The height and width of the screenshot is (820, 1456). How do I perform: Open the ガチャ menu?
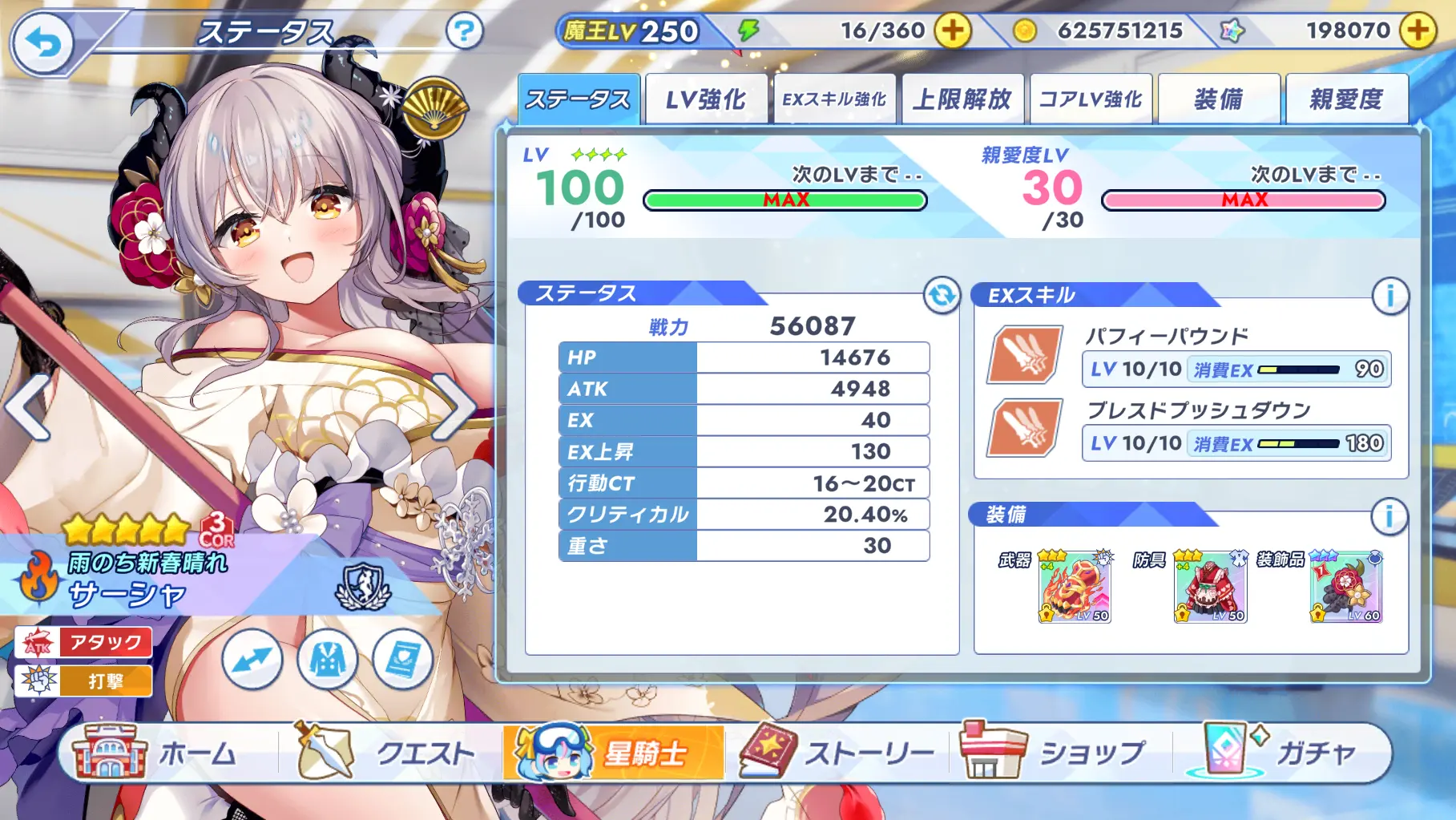click(x=1282, y=753)
